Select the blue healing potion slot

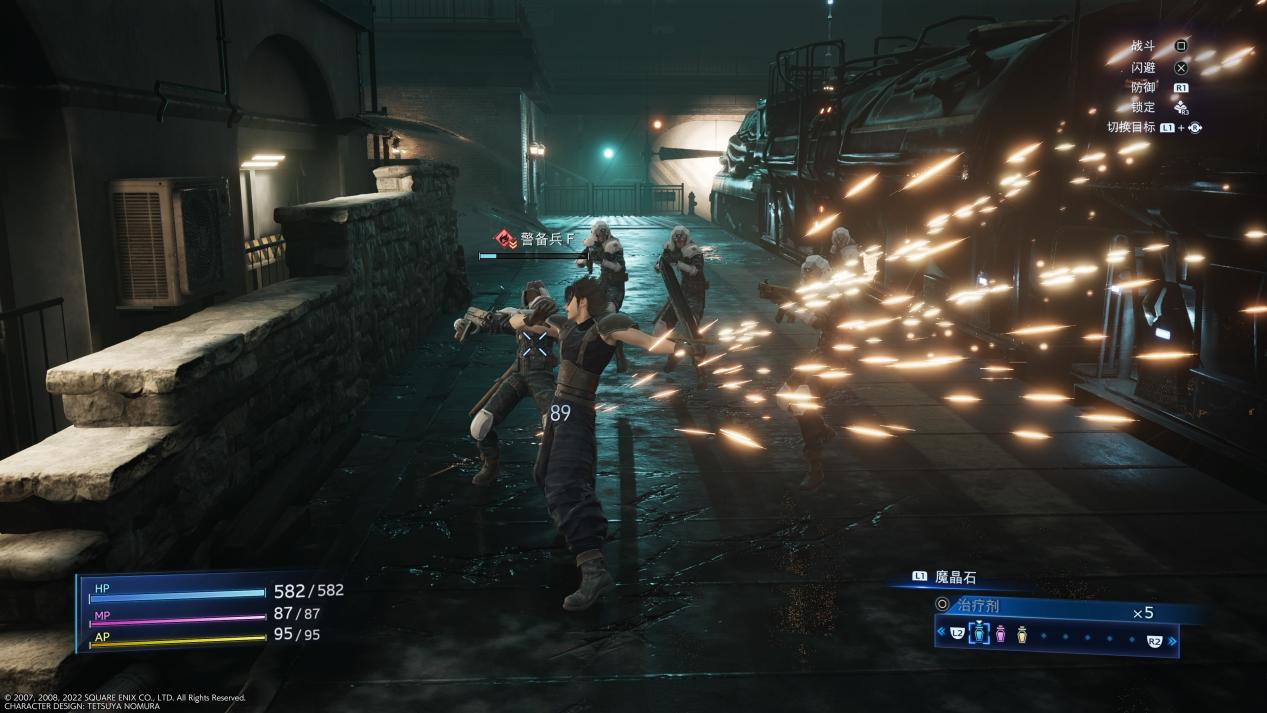point(979,633)
